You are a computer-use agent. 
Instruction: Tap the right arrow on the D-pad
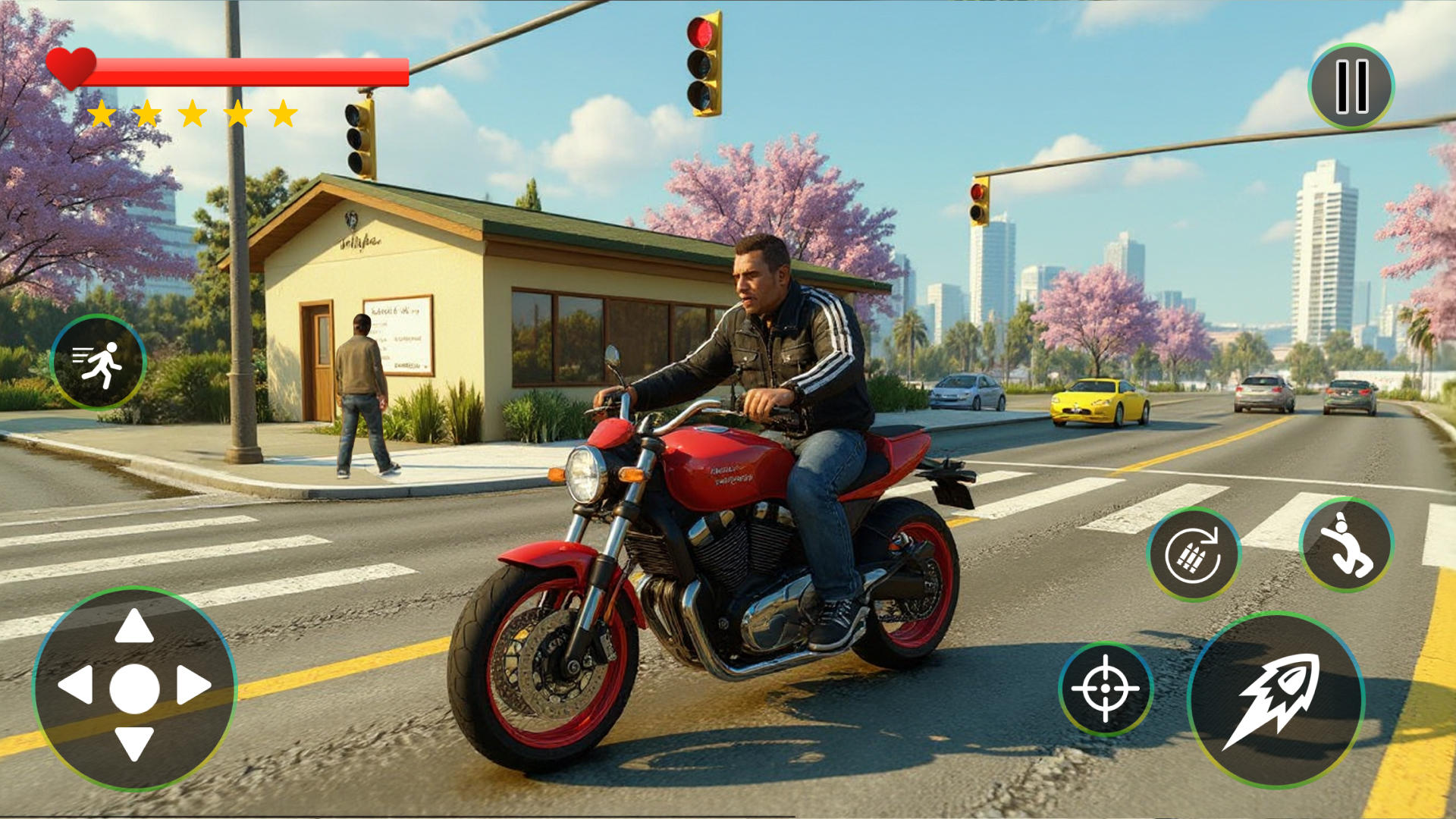coord(193,686)
